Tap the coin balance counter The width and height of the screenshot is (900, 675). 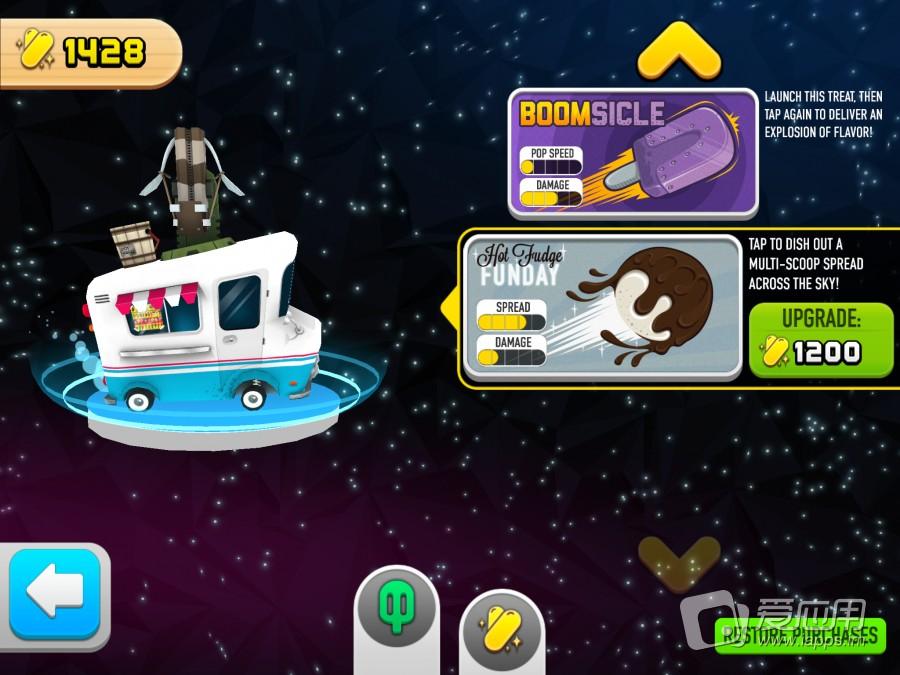pyautogui.click(x=90, y=52)
